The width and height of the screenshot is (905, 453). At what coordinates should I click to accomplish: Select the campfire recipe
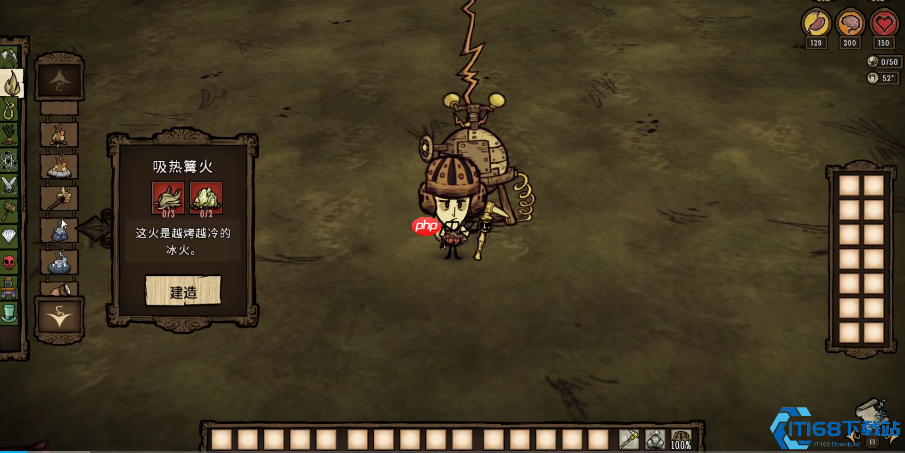click(x=59, y=134)
